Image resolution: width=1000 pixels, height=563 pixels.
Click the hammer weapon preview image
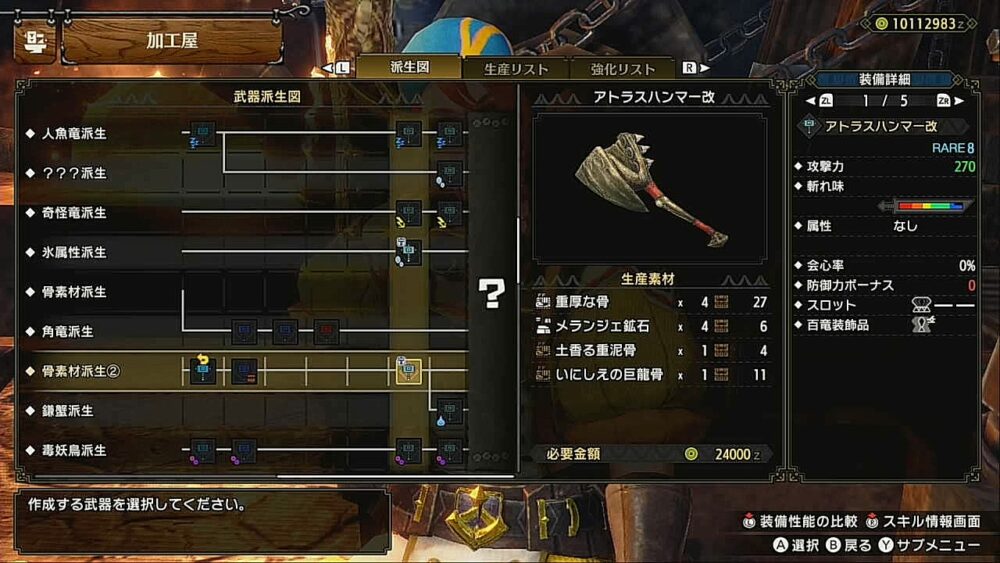(650, 188)
